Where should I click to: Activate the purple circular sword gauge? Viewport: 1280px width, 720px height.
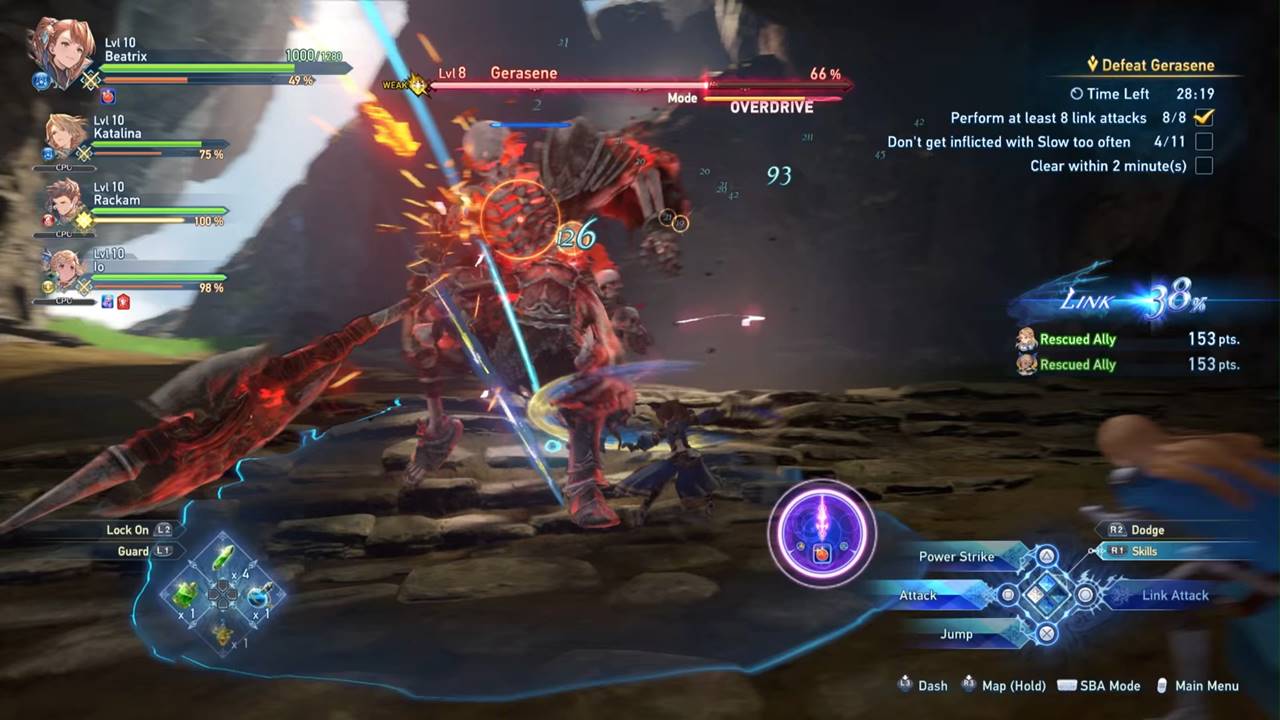click(x=822, y=533)
